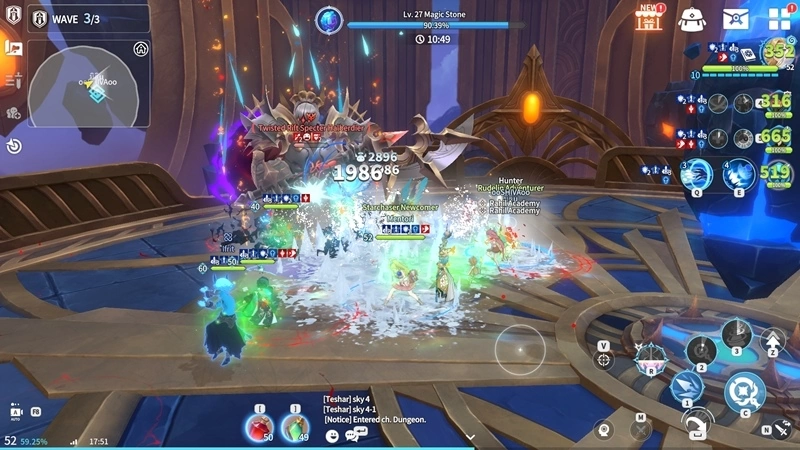Open the backpack inventory
This screenshot has width=800, height=450.
[x=692, y=19]
